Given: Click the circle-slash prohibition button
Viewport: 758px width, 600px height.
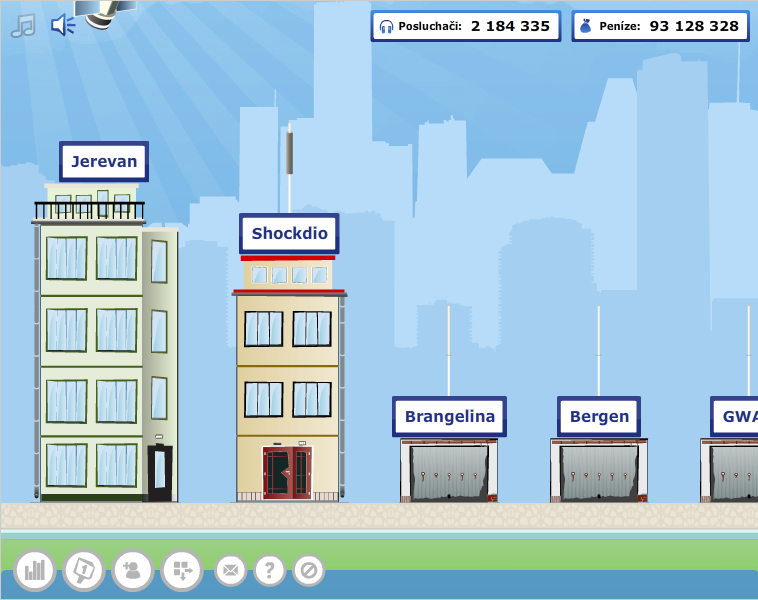Looking at the screenshot, I should pos(308,570).
